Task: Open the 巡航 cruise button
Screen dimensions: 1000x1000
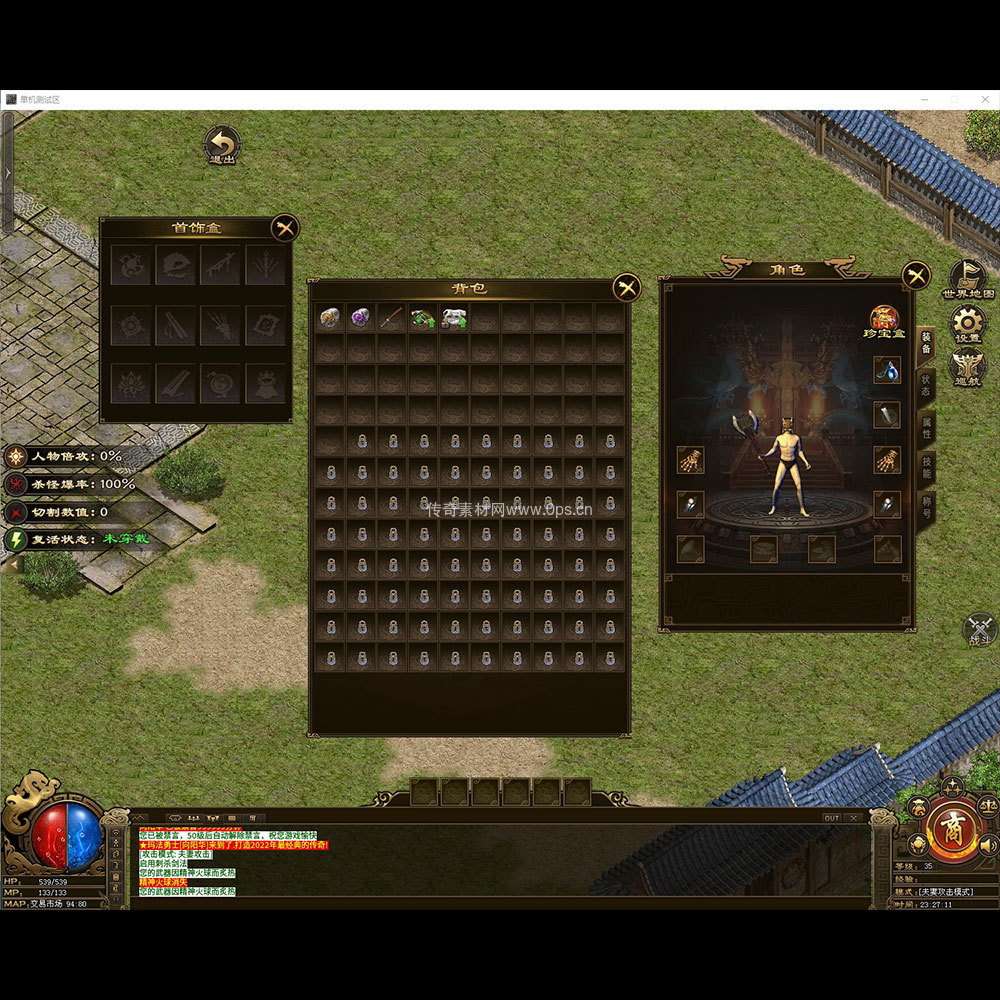Action: (x=968, y=366)
